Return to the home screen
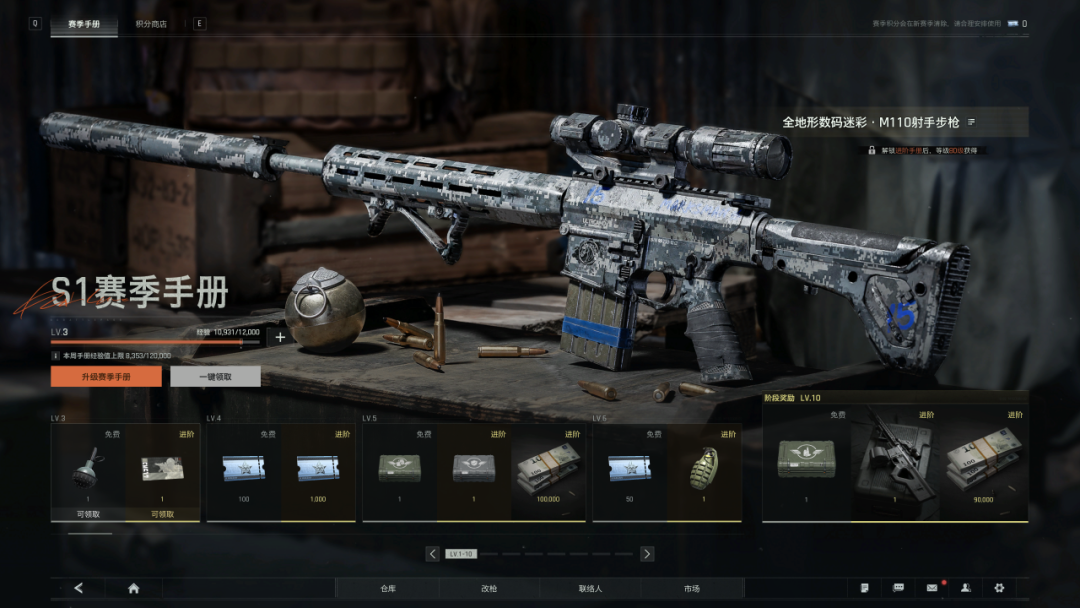This screenshot has height=608, width=1080. point(133,588)
